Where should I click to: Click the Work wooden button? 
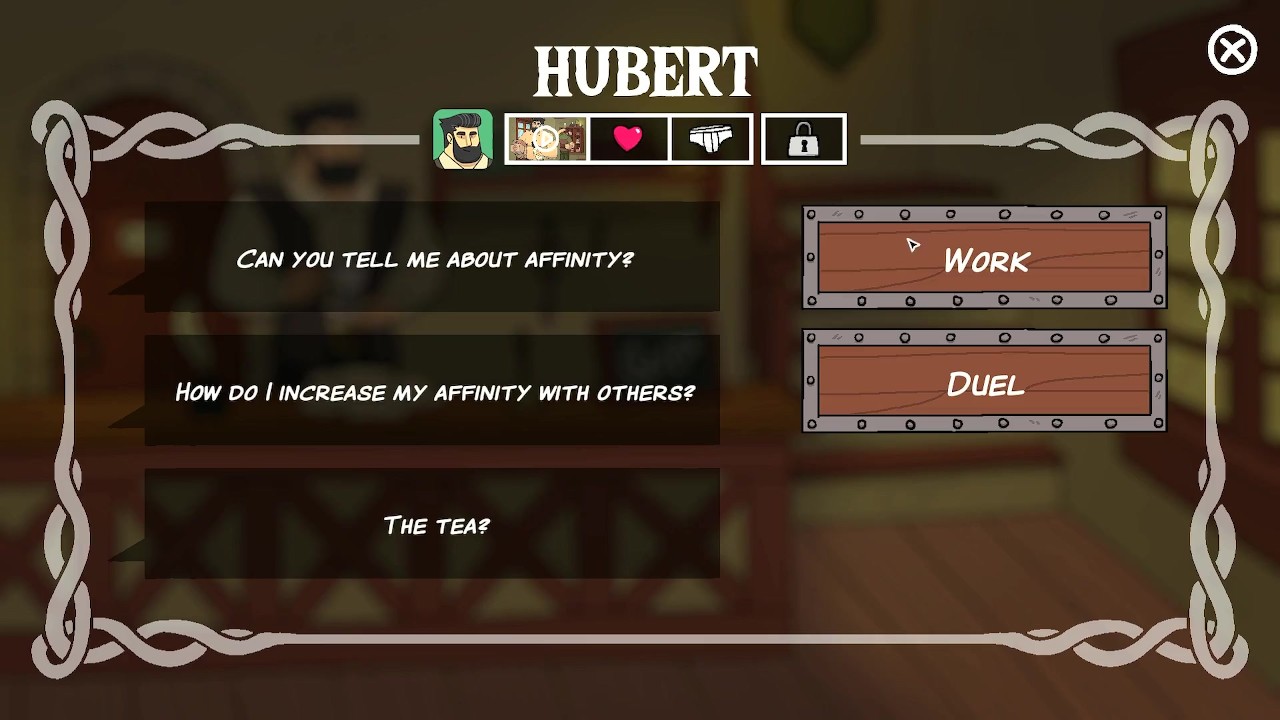pos(984,259)
